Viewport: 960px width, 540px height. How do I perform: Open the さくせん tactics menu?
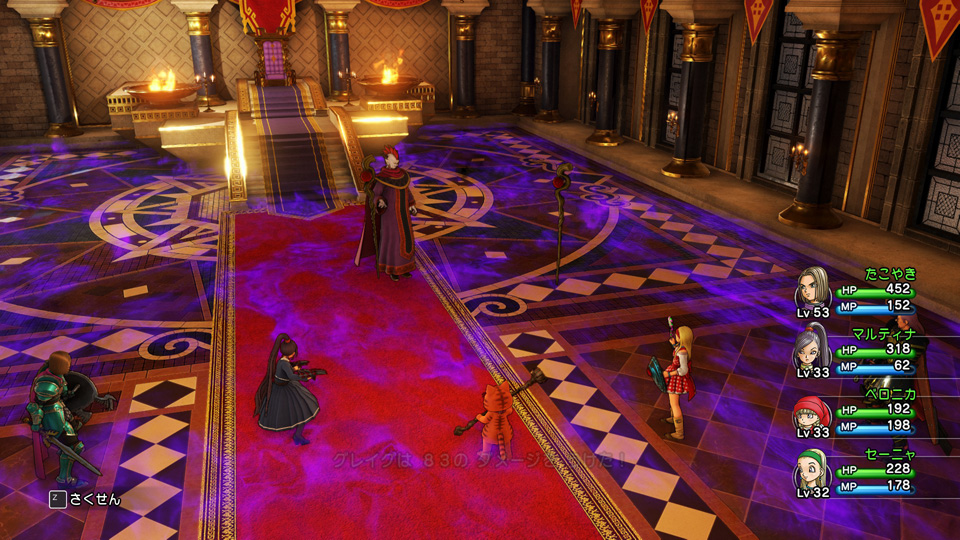(x=85, y=498)
